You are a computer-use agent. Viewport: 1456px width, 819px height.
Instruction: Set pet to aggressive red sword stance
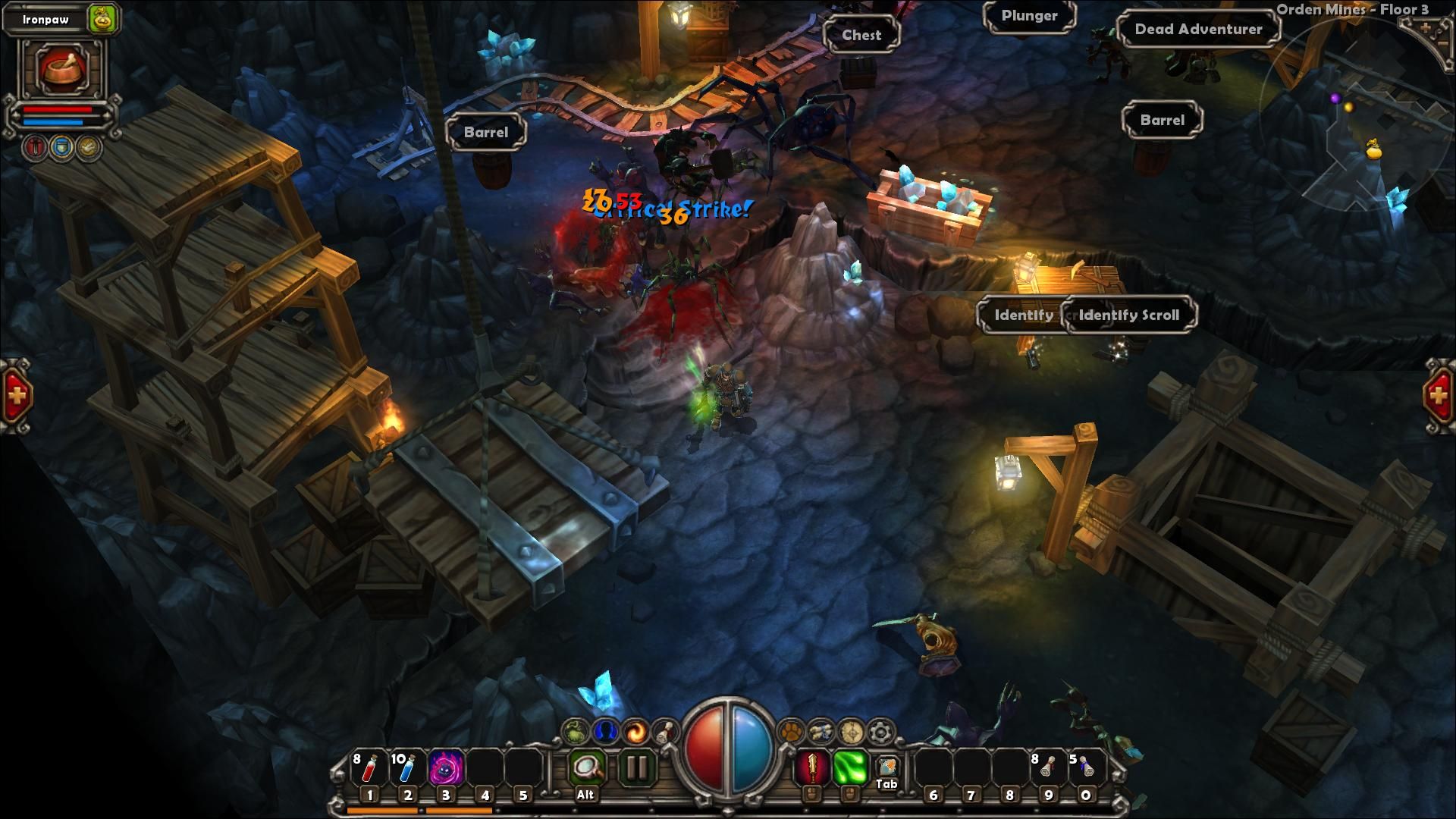35,146
